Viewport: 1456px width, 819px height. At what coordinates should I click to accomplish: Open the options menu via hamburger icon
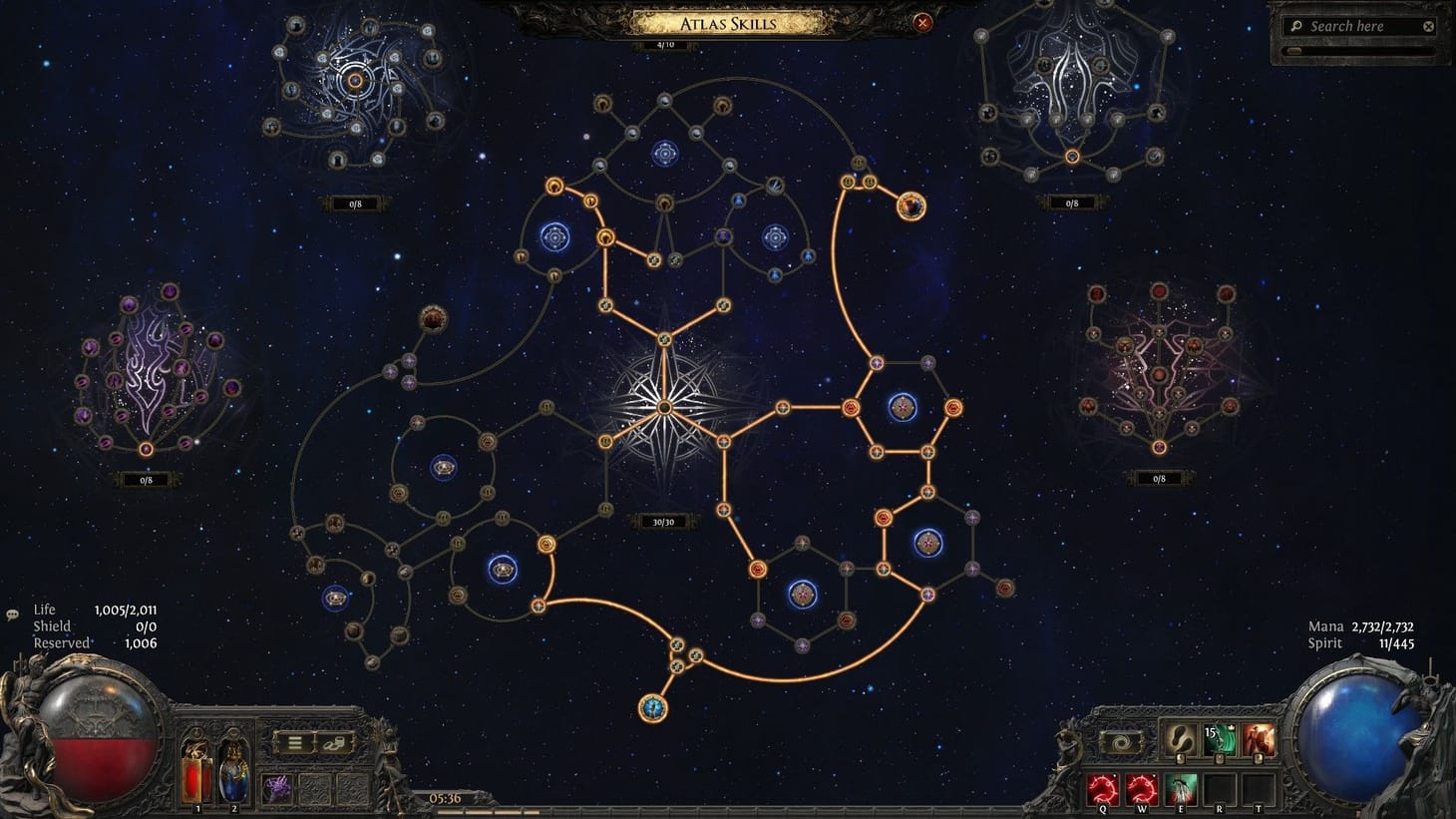pos(295,742)
